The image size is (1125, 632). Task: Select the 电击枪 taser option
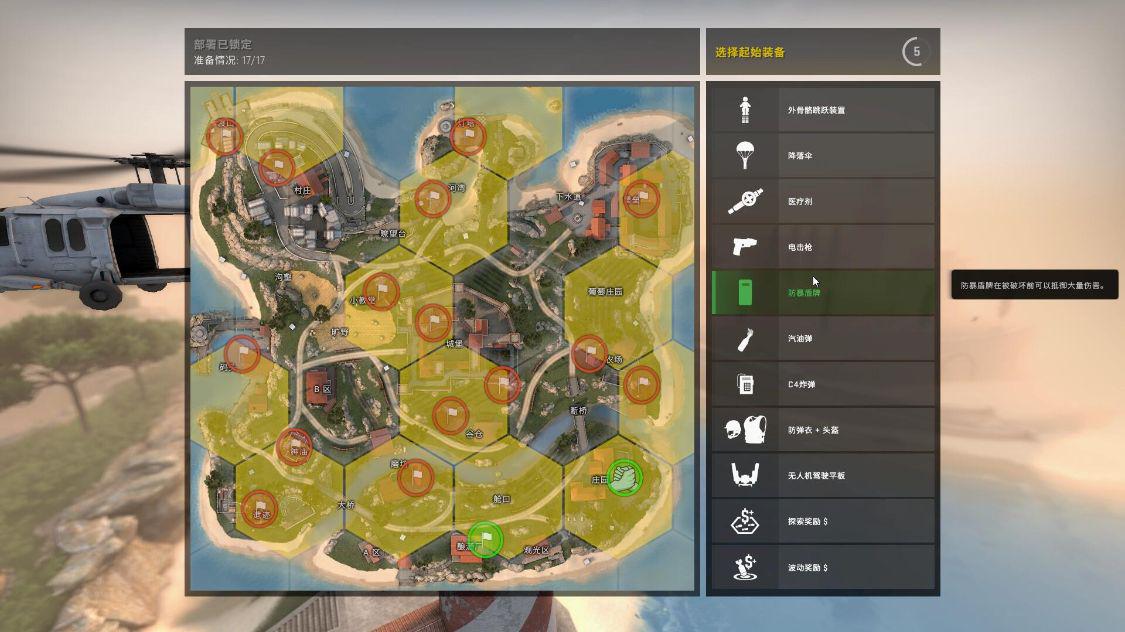[x=822, y=247]
